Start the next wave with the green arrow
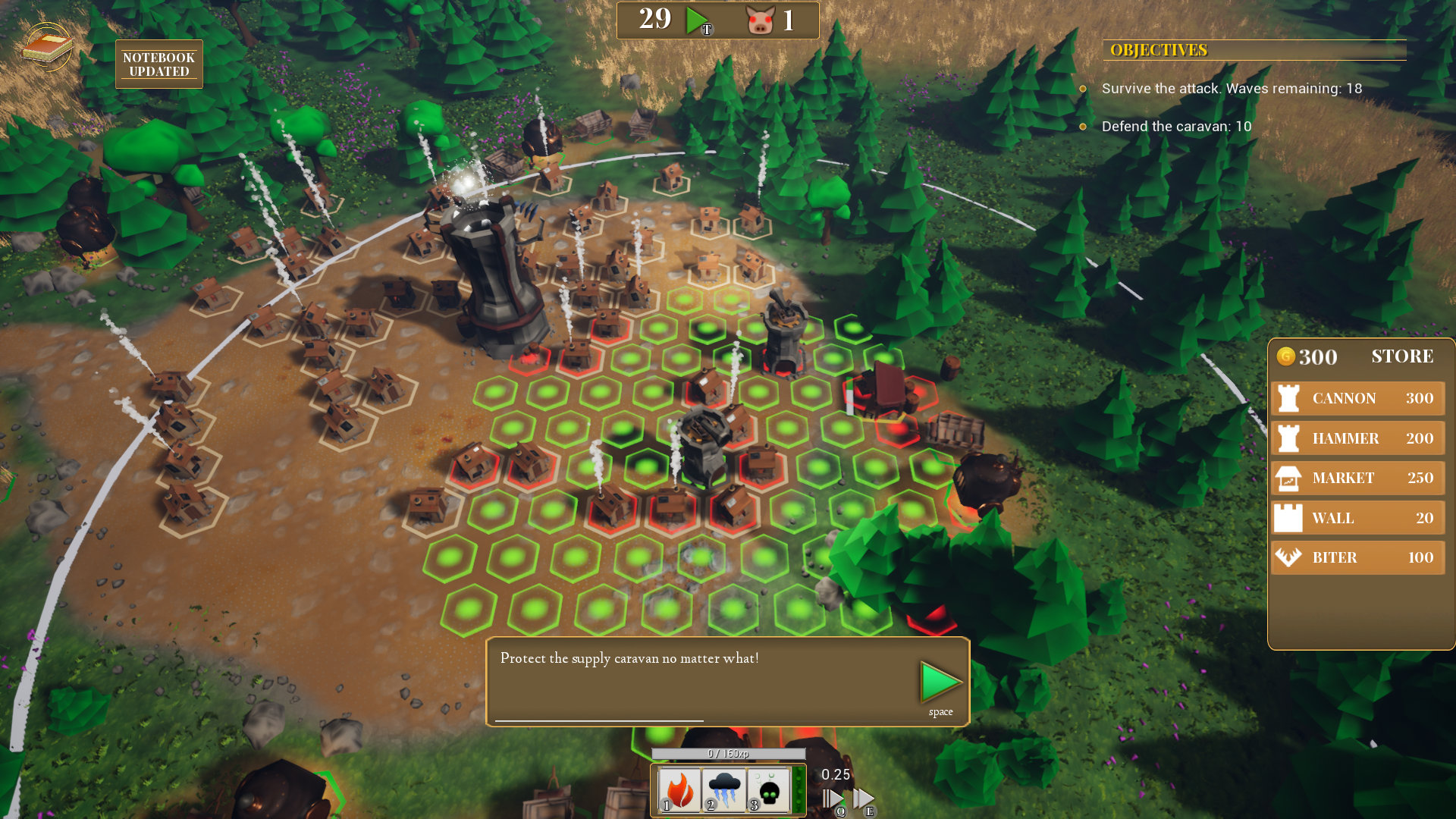 coord(696,20)
